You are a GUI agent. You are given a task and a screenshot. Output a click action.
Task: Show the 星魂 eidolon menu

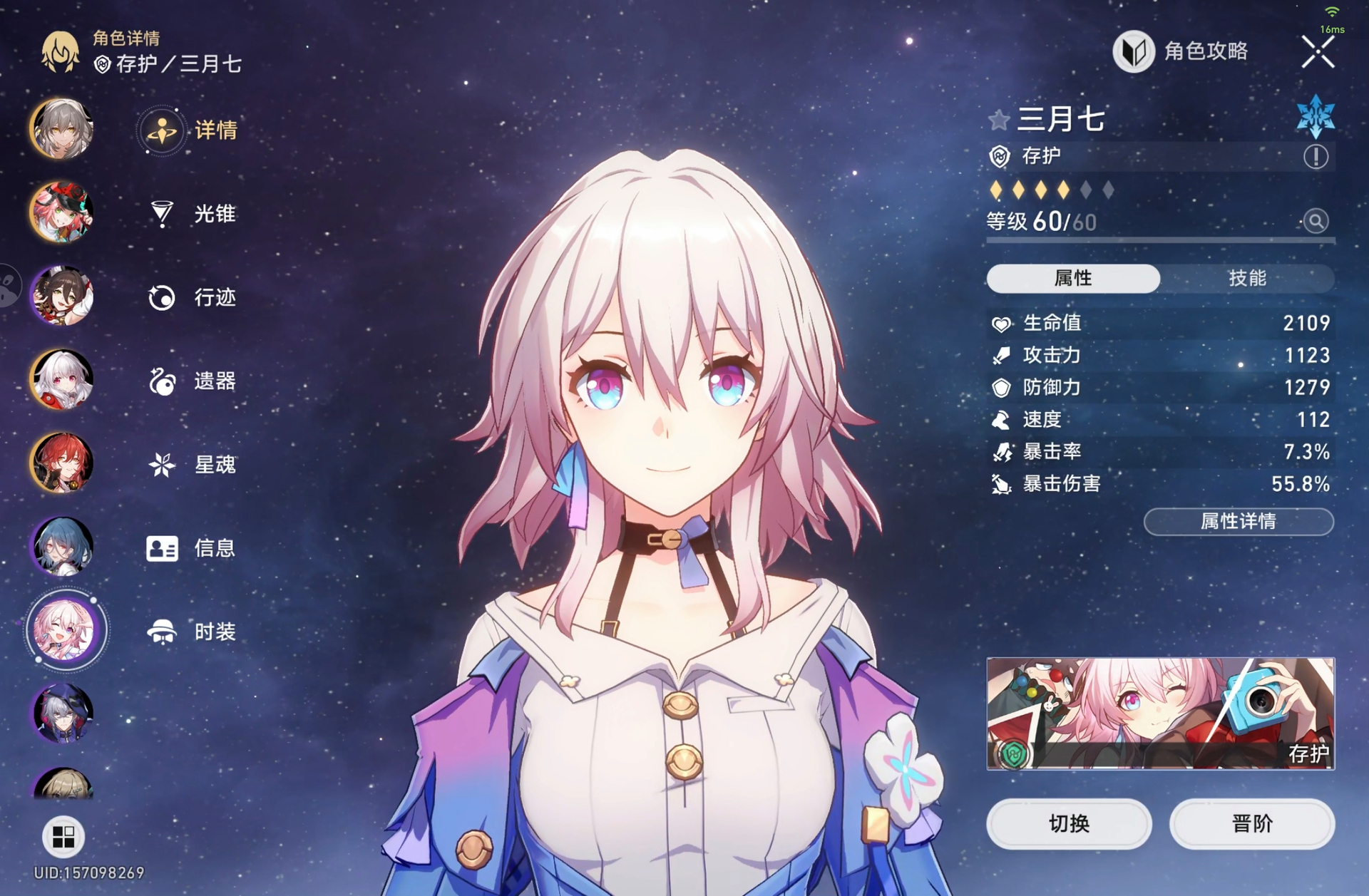(191, 465)
